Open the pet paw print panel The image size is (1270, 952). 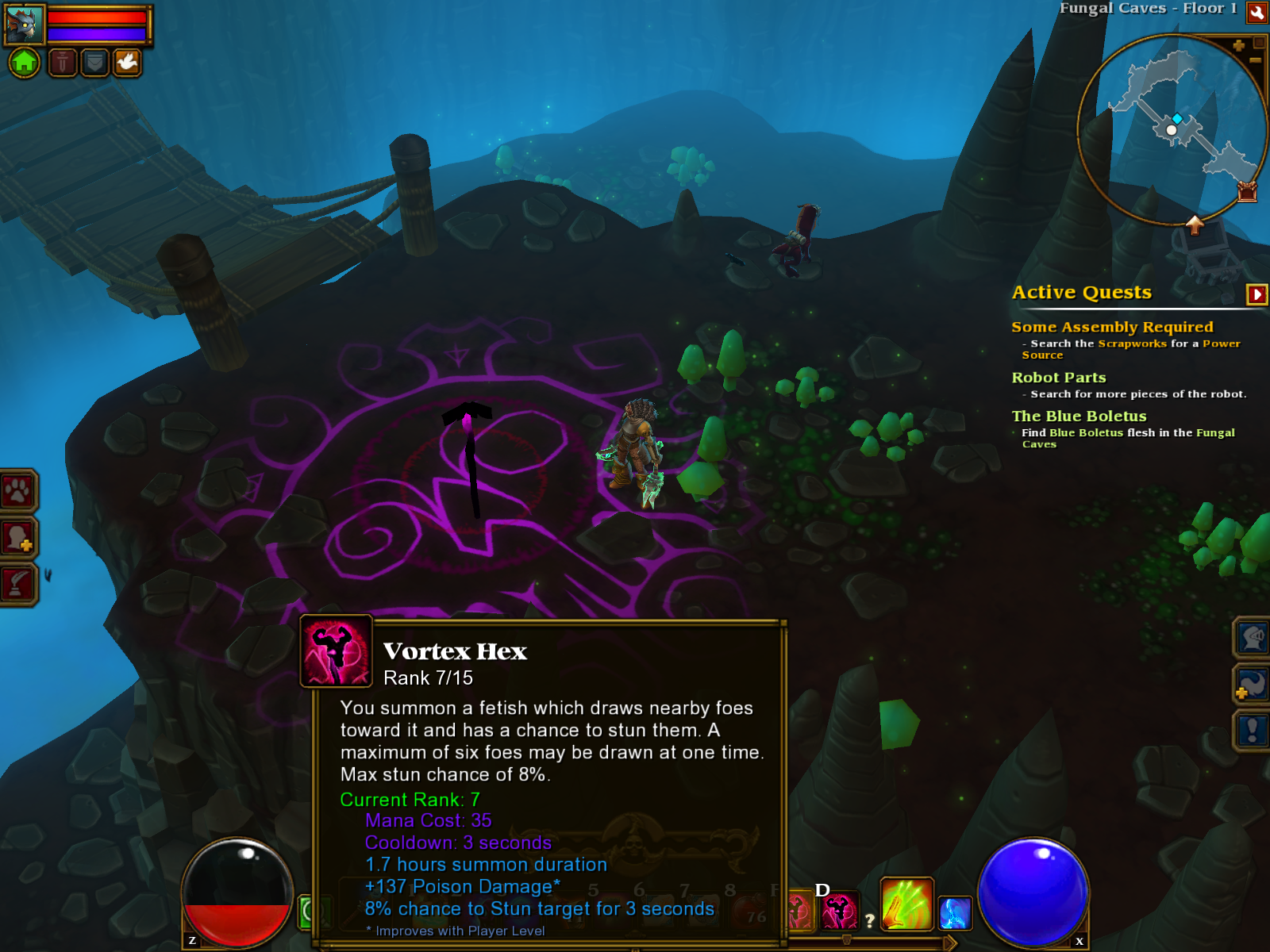17,491
